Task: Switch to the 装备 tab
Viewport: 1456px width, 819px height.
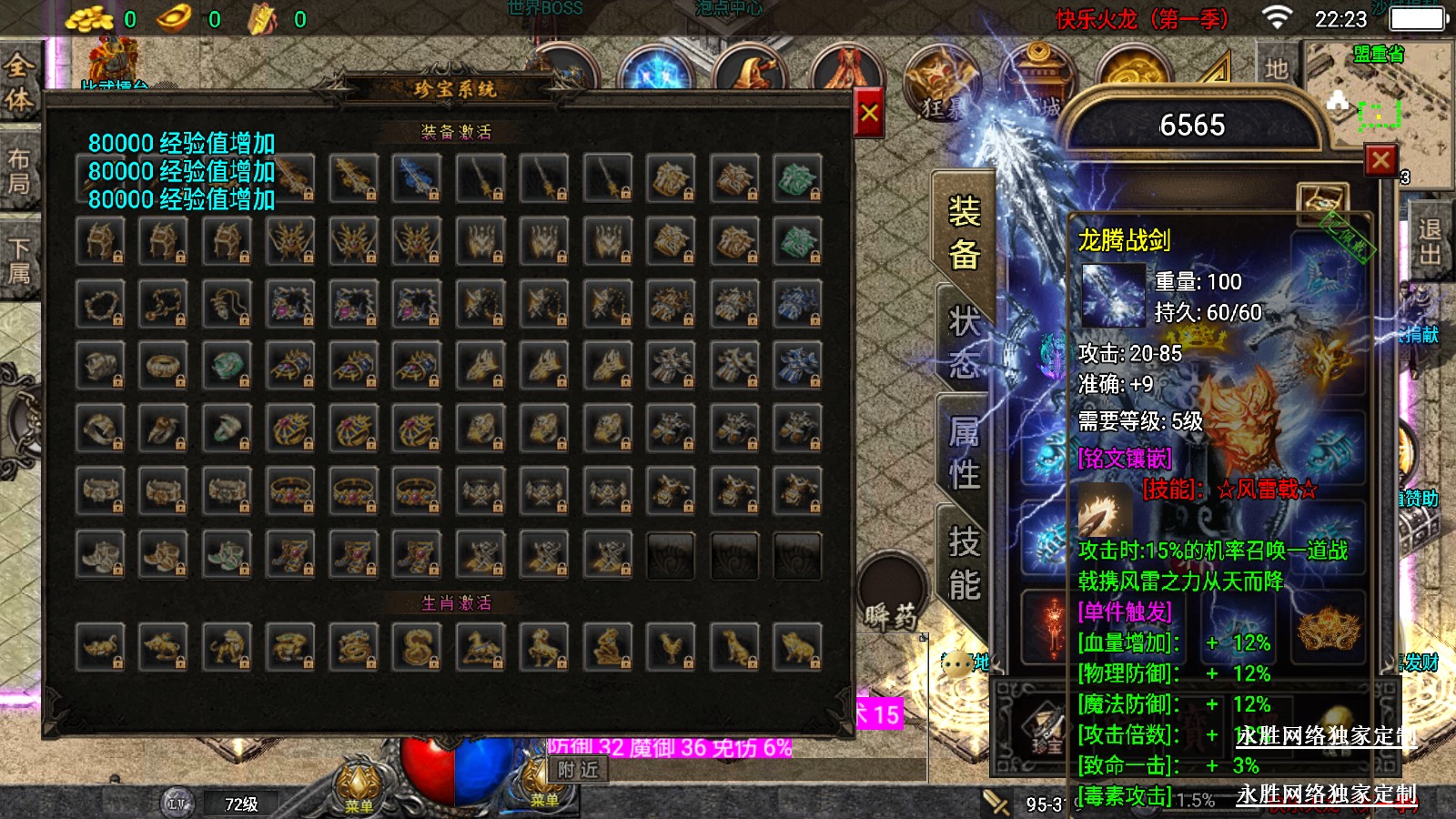Action: (x=964, y=233)
